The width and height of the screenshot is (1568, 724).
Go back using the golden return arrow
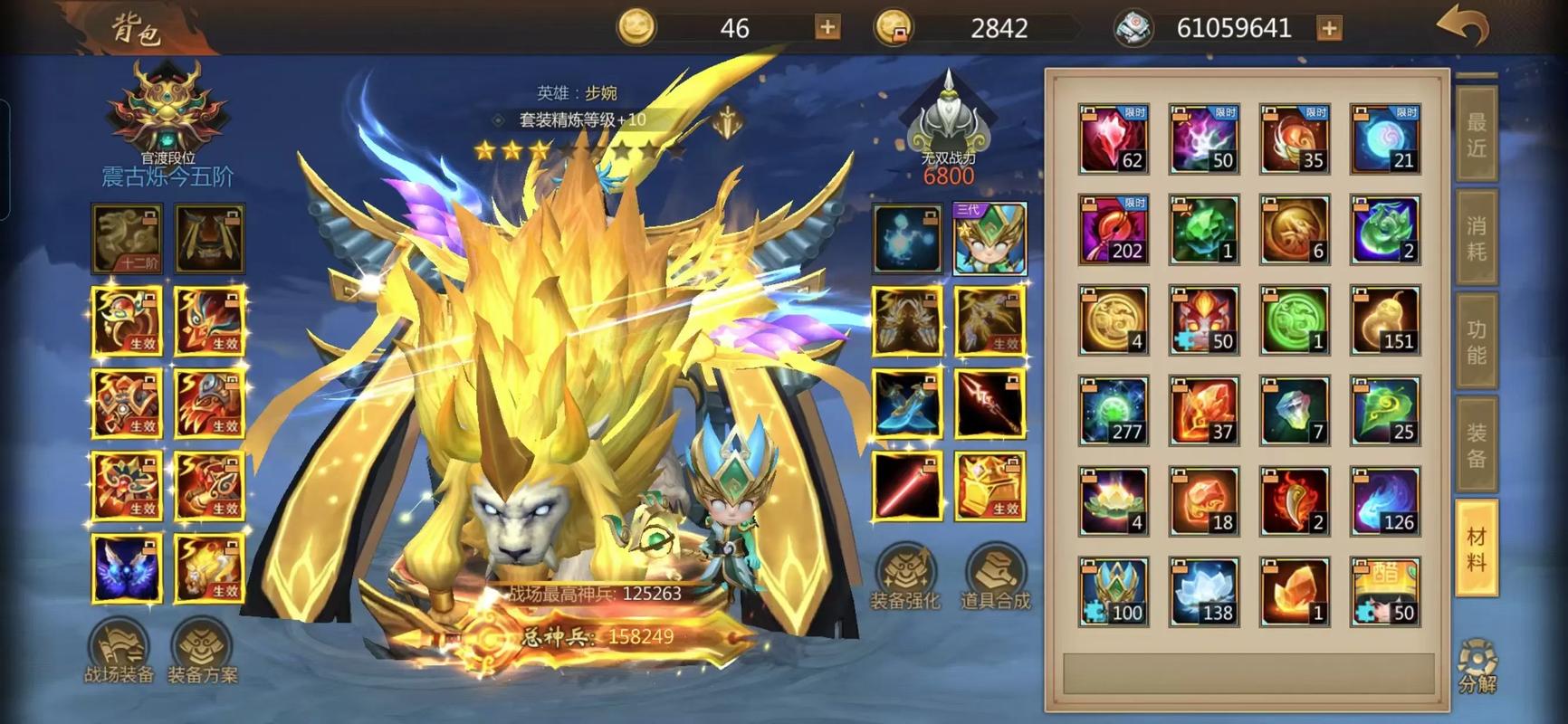1463,27
